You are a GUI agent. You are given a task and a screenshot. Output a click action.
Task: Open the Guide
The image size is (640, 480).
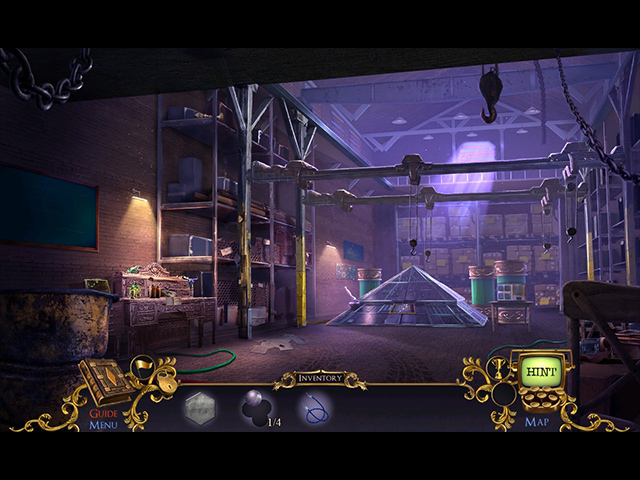(x=104, y=412)
